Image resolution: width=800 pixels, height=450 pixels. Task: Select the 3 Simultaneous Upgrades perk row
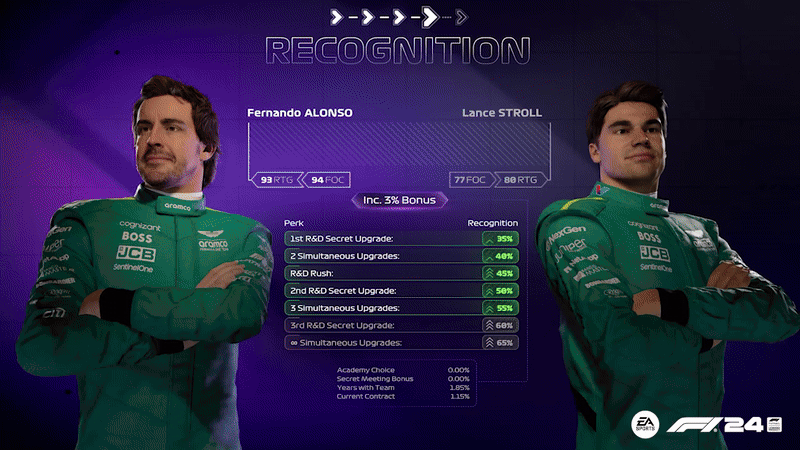[x=400, y=308]
